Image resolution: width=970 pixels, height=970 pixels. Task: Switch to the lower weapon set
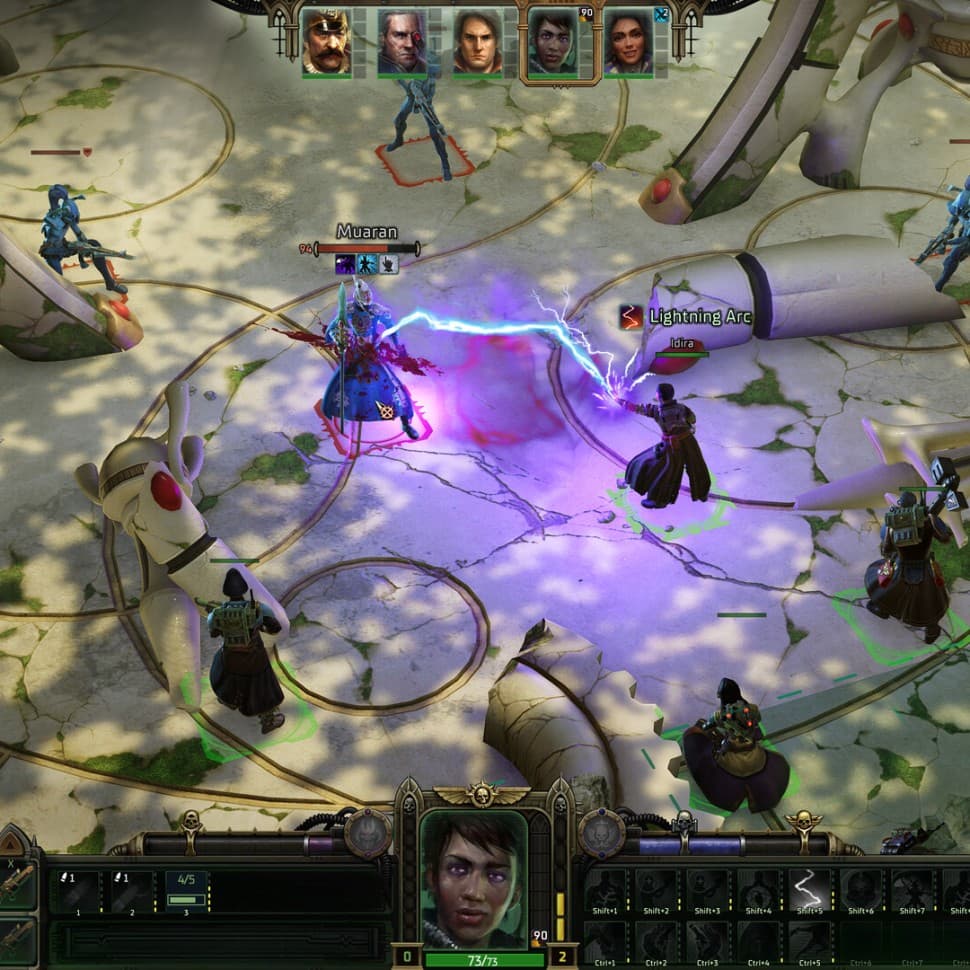[x=19, y=938]
